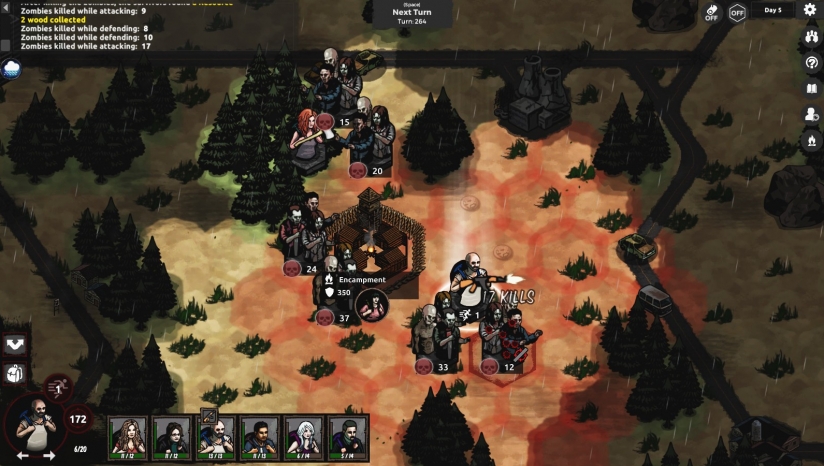This screenshot has width=824, height=466.
Task: Collapse the panel with the down-chevron button
Action: point(15,345)
